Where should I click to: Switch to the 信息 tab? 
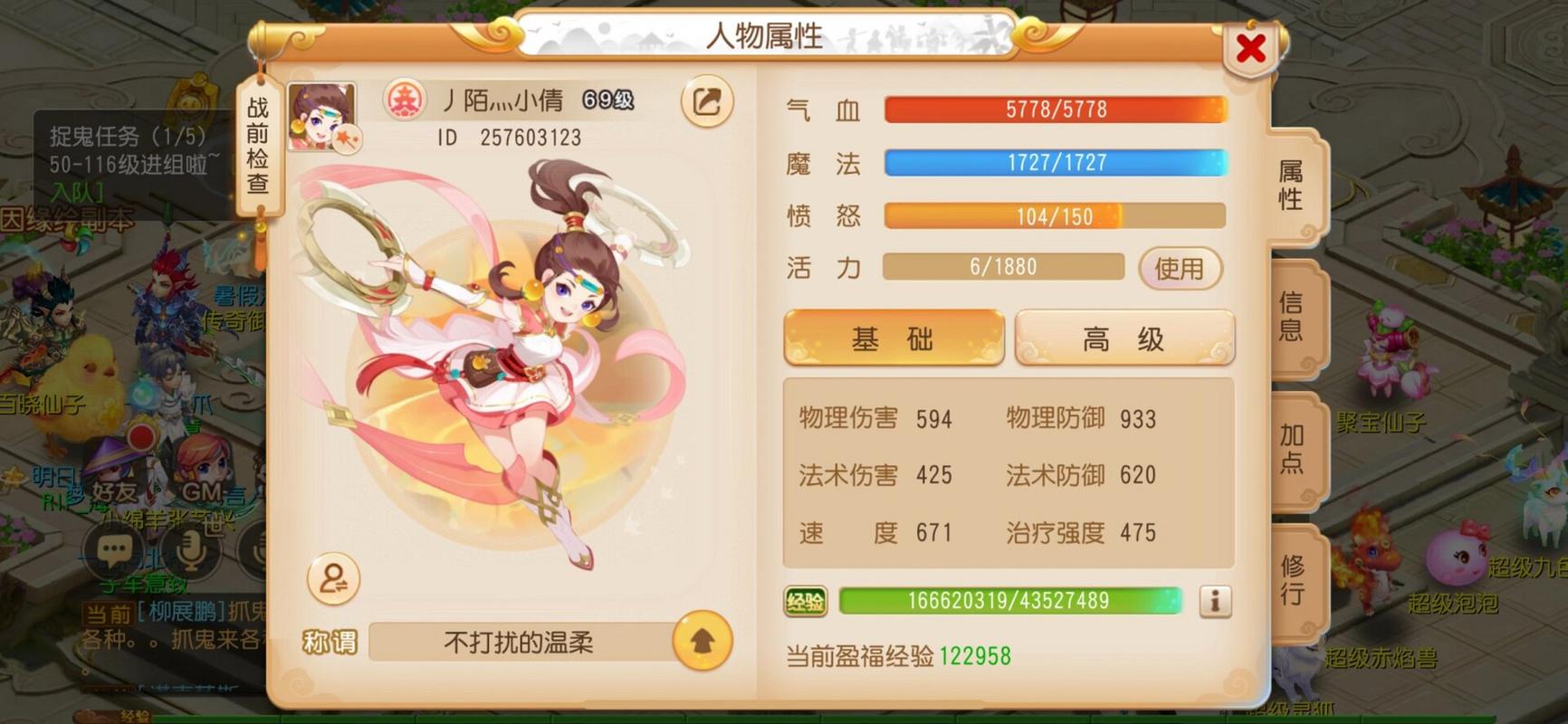coord(1290,317)
